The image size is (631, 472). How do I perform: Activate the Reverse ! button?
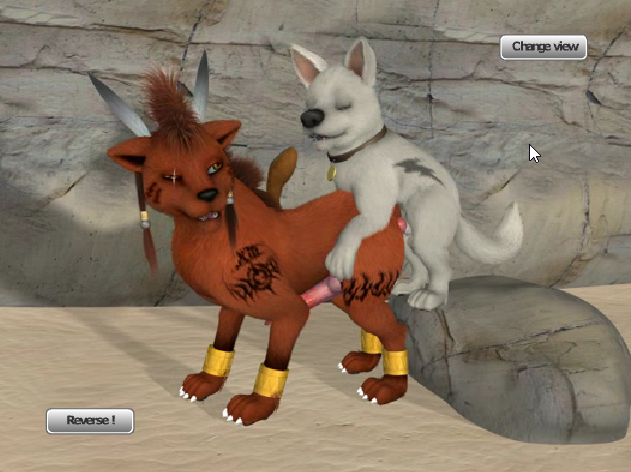coord(89,421)
